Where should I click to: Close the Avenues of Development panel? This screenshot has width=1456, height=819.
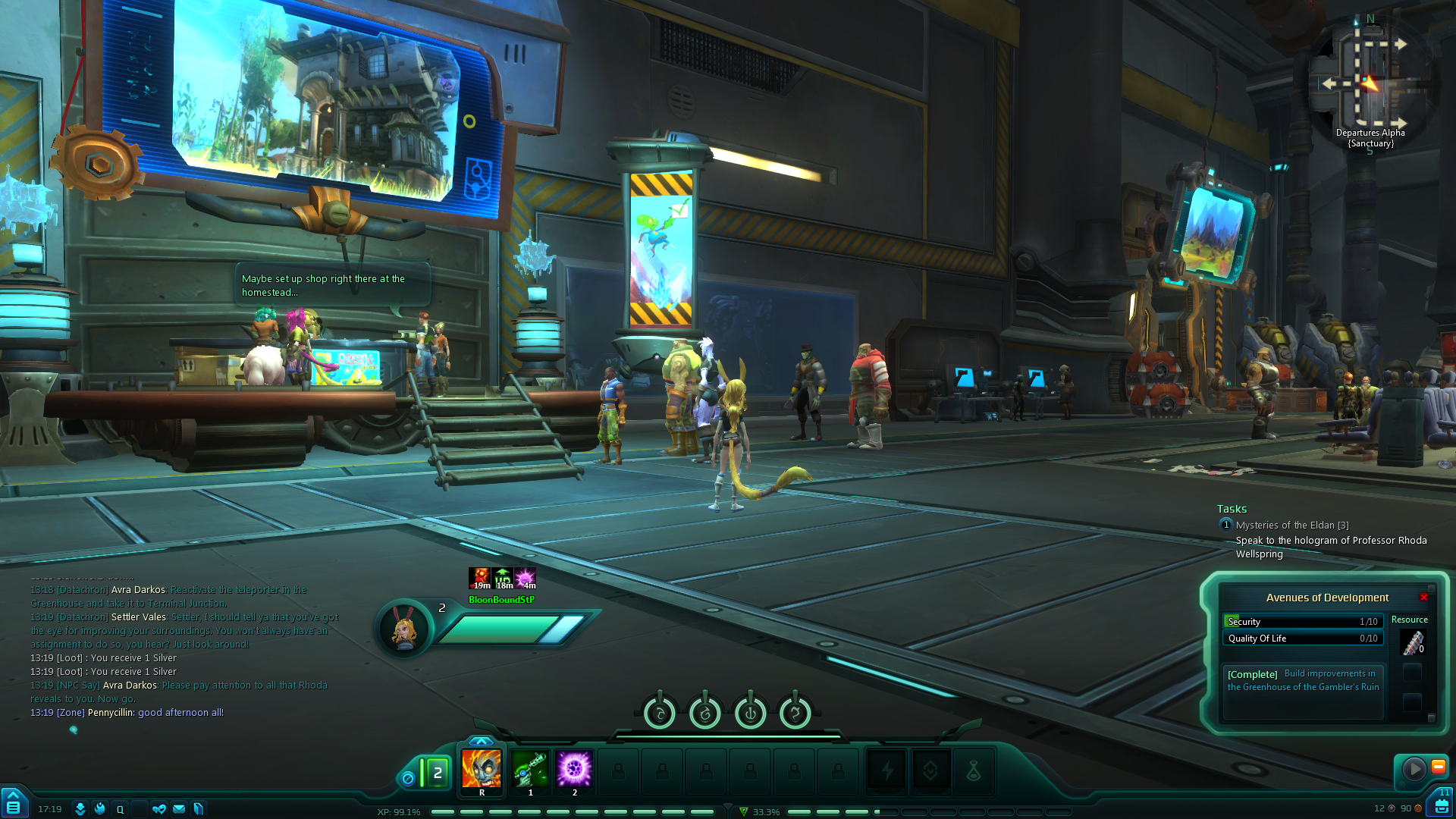point(1423,598)
